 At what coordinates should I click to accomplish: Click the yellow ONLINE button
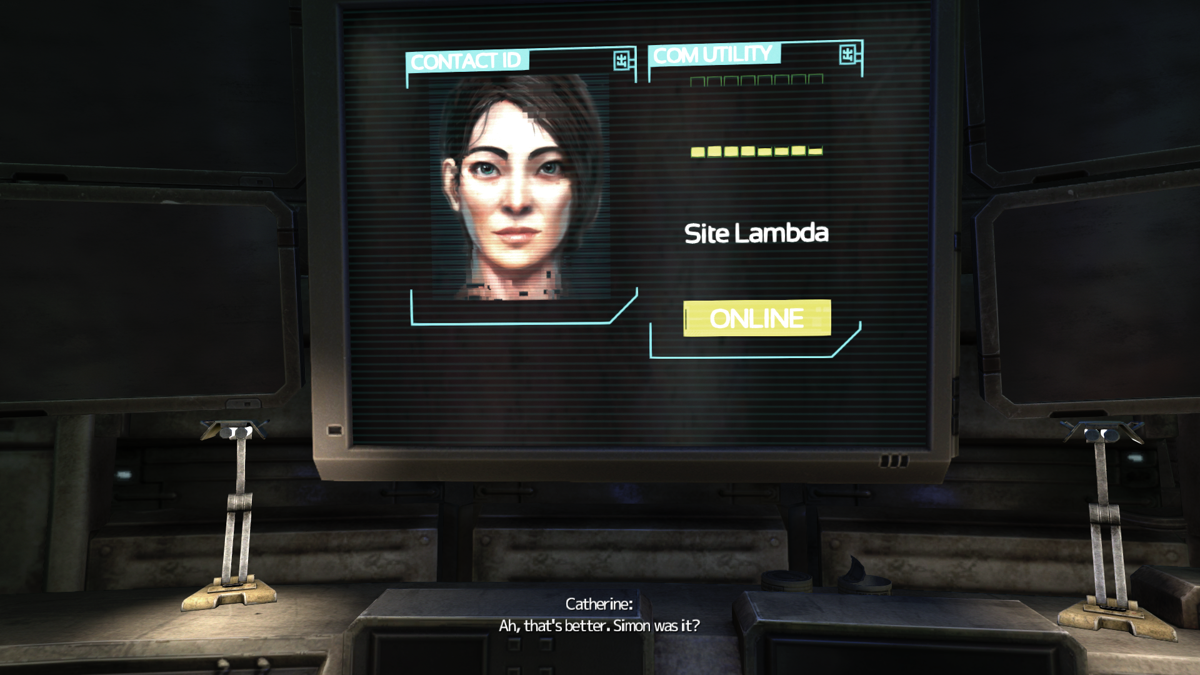757,318
